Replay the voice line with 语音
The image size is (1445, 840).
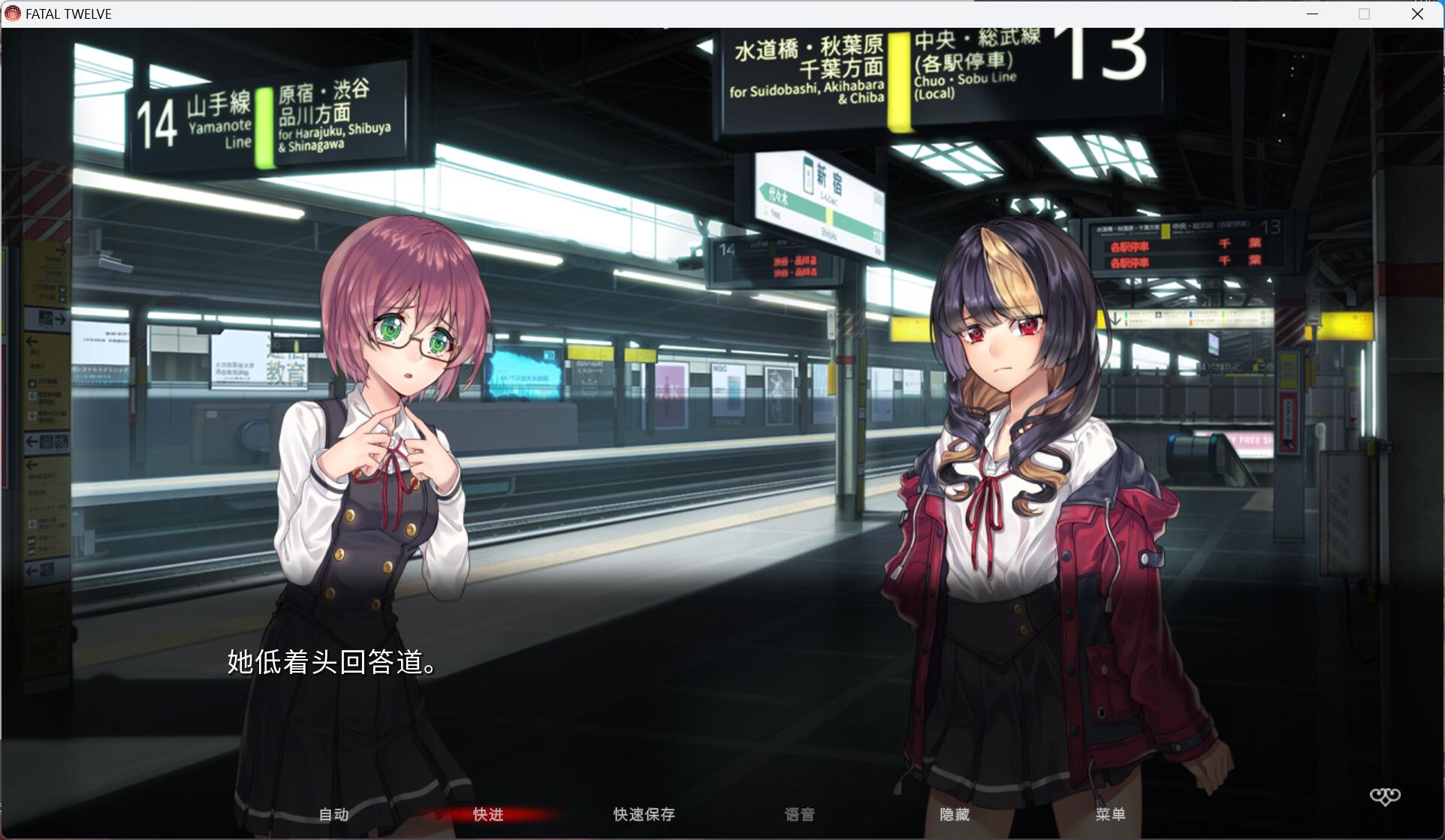[x=799, y=814]
